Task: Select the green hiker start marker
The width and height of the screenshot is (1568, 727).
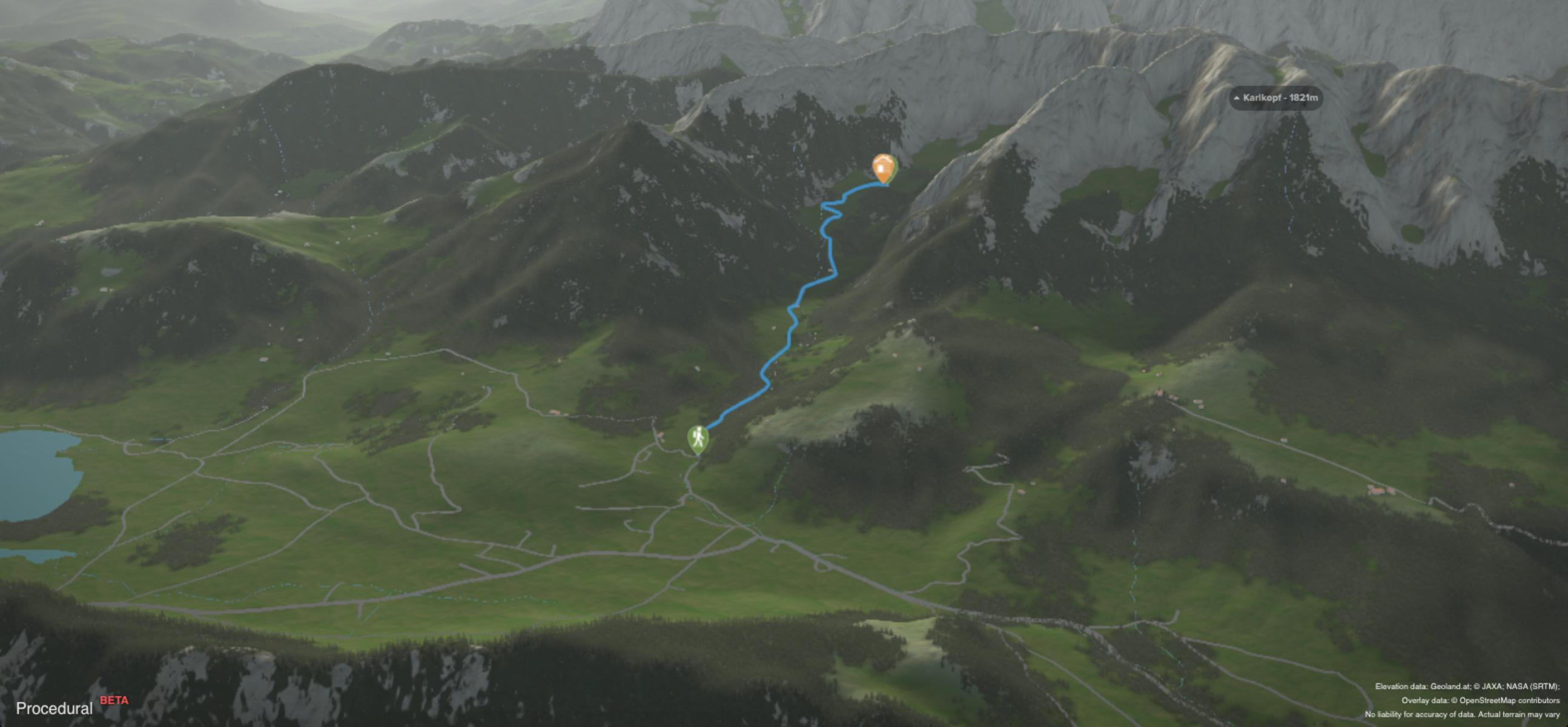Action: [x=698, y=438]
